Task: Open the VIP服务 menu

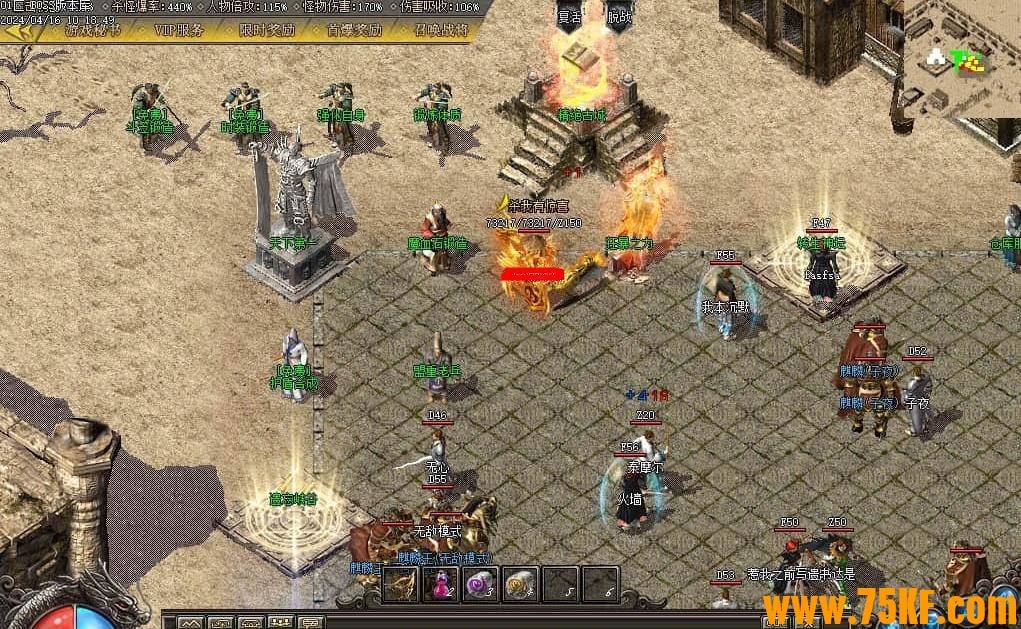Action: click(x=180, y=30)
